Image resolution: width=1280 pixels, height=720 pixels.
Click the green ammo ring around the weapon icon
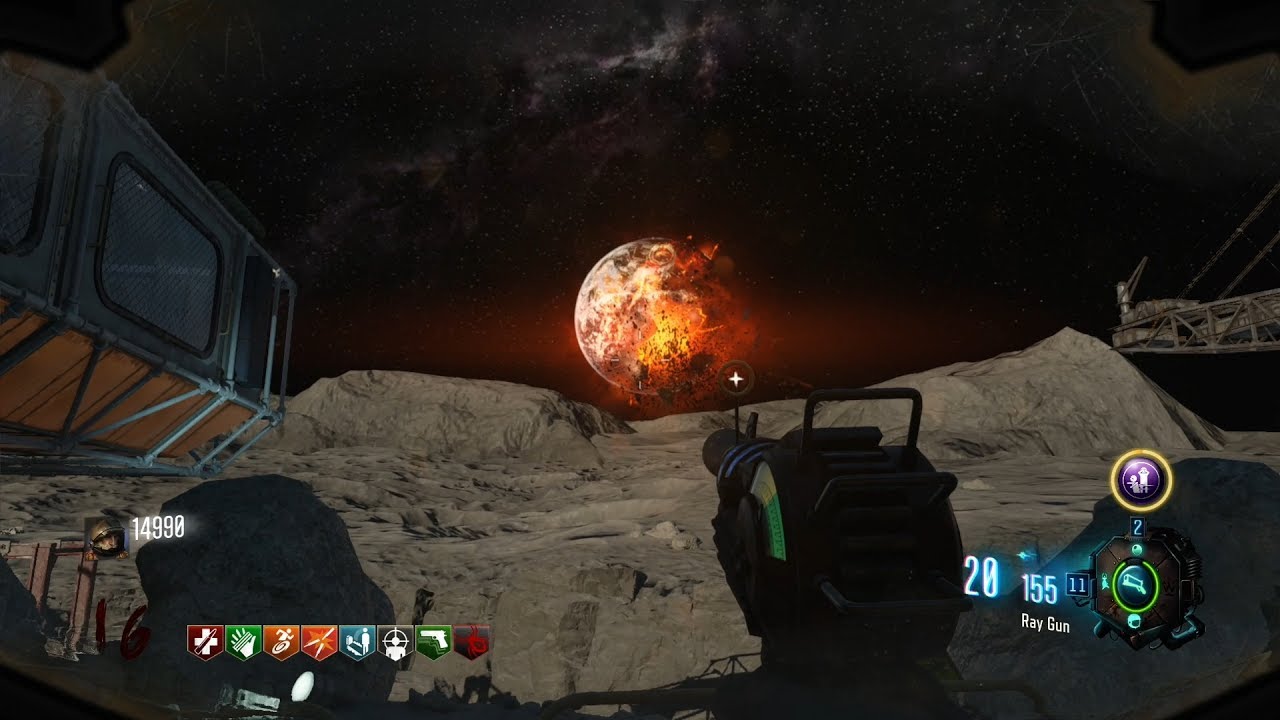pos(1112,583)
